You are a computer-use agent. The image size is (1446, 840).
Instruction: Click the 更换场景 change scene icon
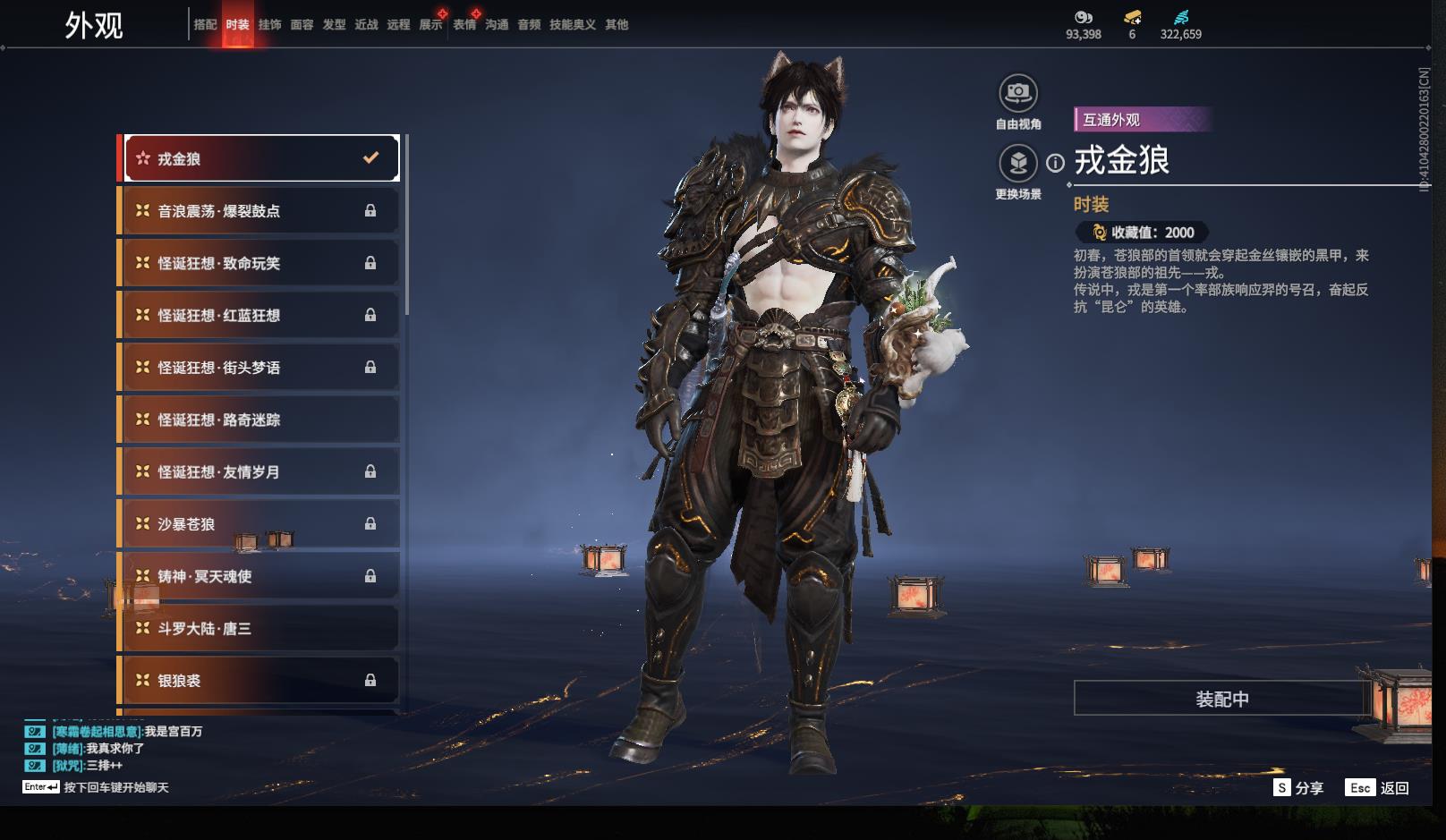[x=1017, y=164]
